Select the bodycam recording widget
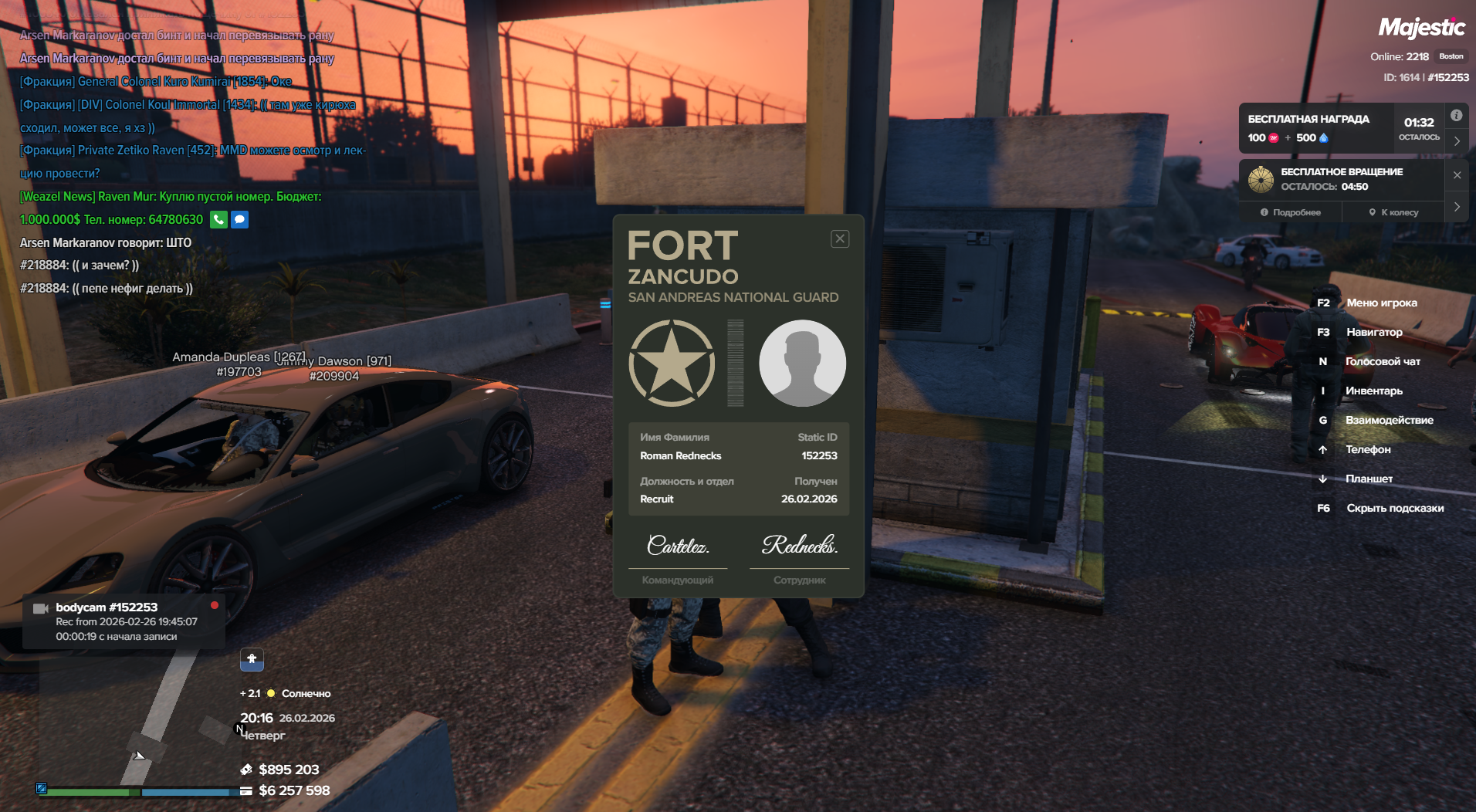 pos(124,621)
